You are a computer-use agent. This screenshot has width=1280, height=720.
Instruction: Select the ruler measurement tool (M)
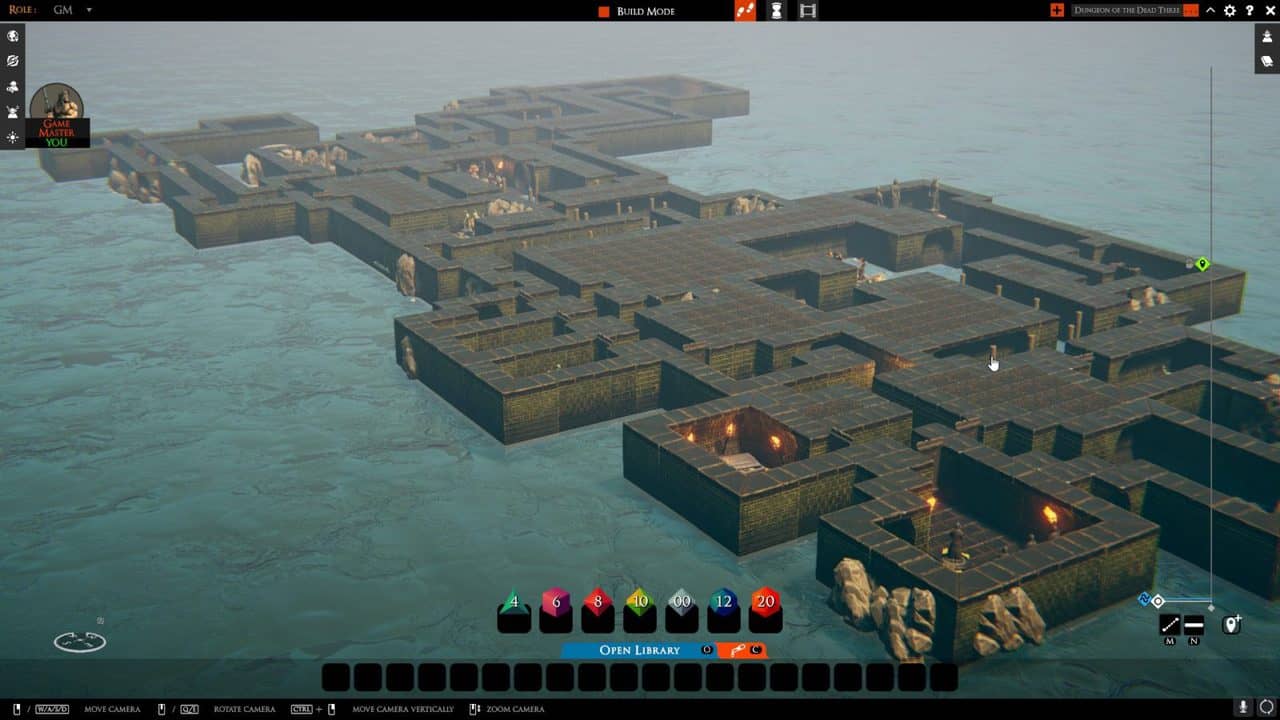pyautogui.click(x=1169, y=625)
